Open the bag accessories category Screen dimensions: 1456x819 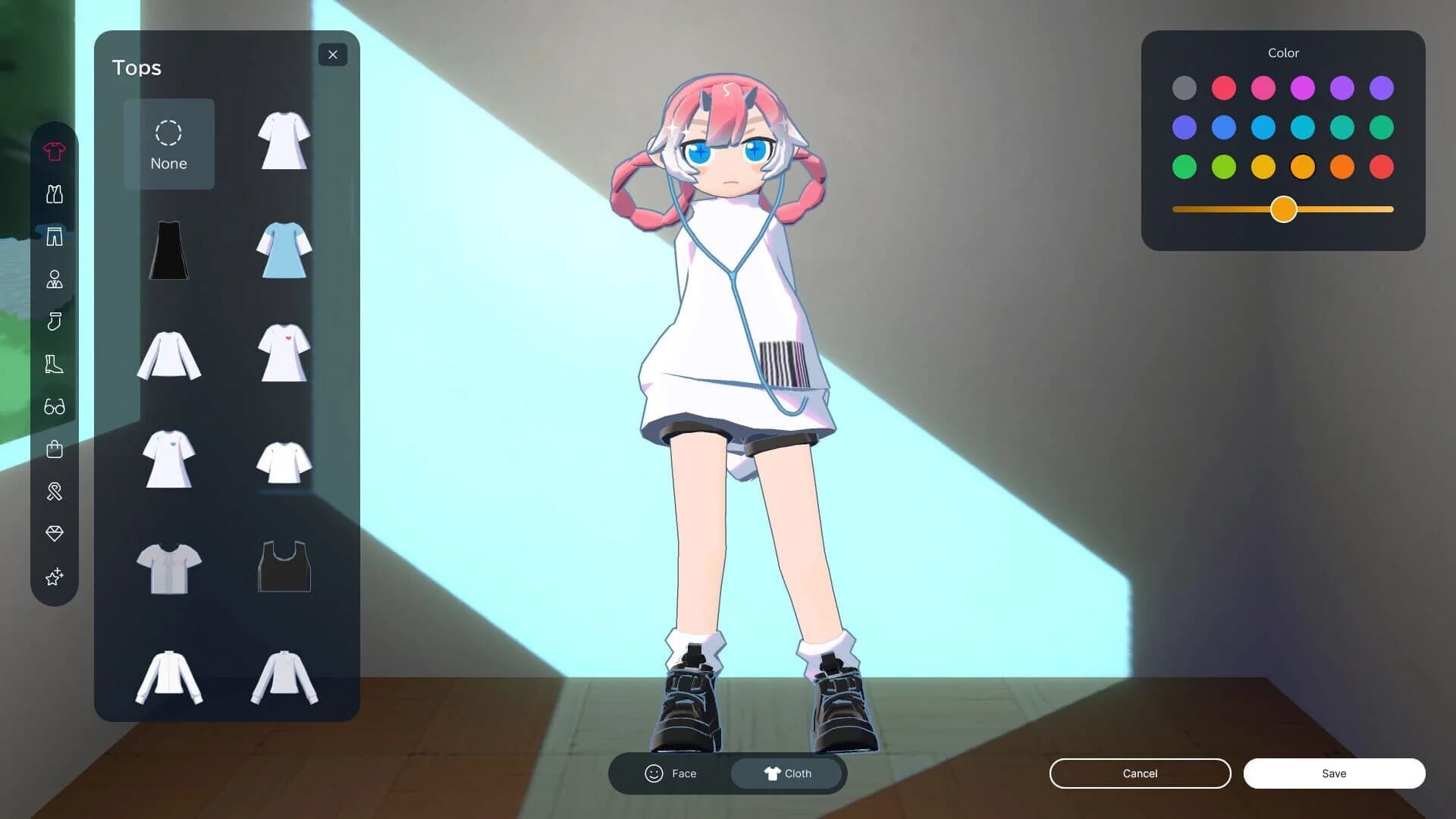(x=54, y=448)
